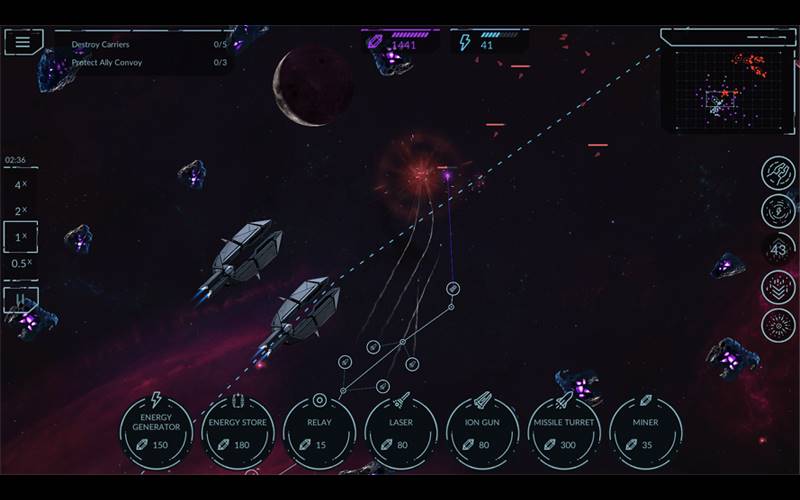
Task: Pick the Relay build option
Action: (319, 432)
